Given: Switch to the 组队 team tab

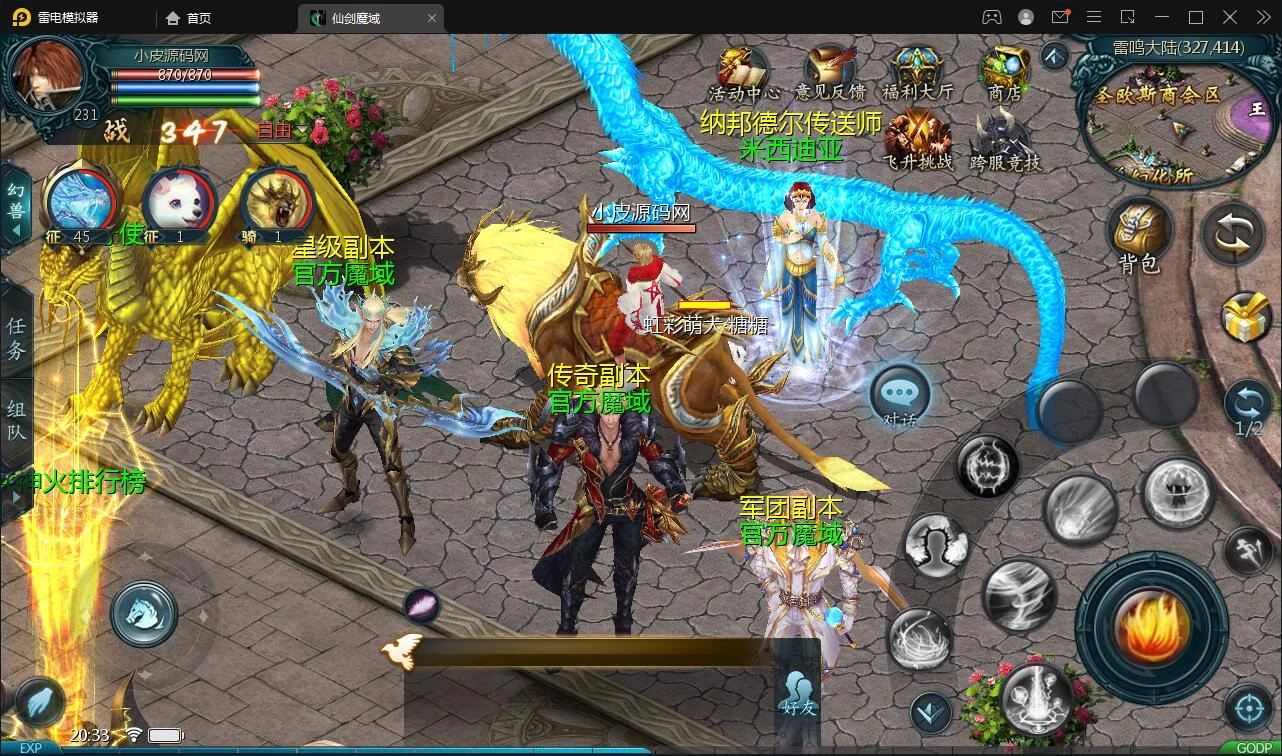Looking at the screenshot, I should [16, 422].
